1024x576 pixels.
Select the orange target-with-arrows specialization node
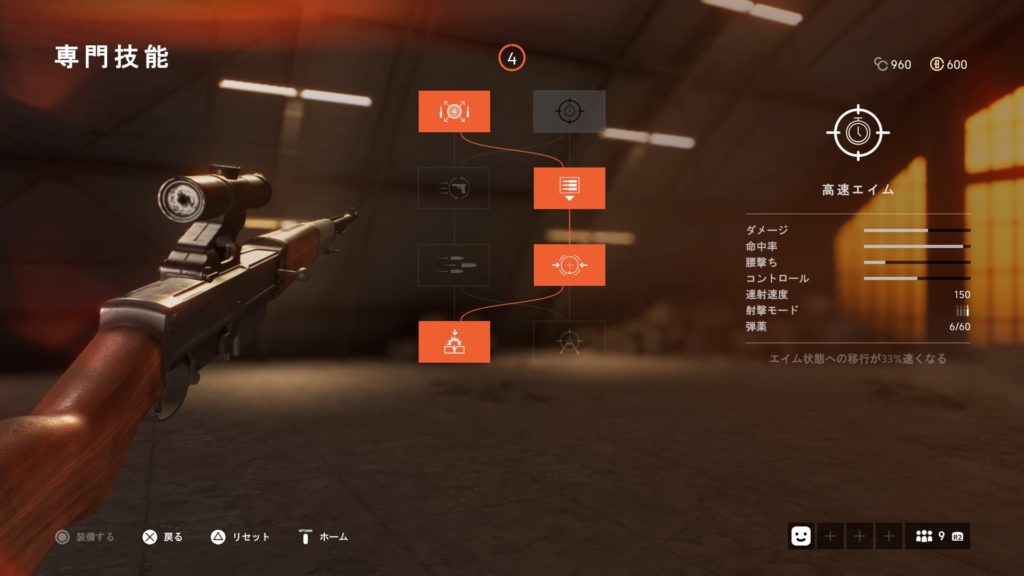point(454,111)
